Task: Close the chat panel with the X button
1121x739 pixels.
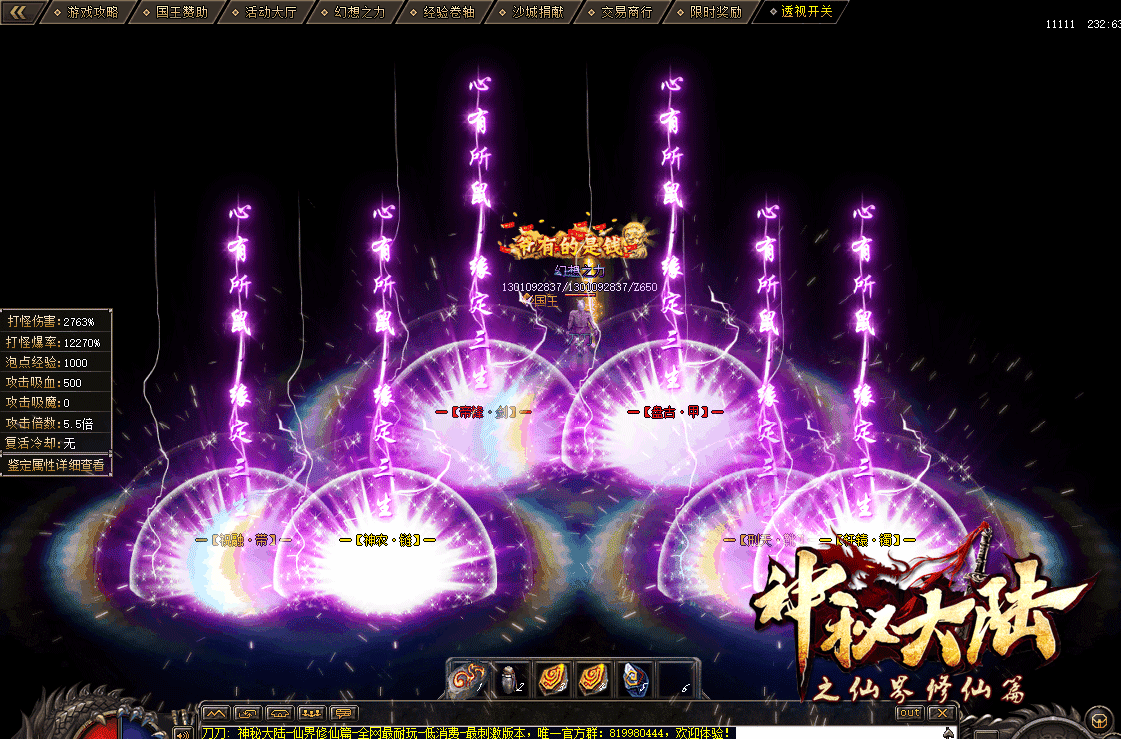Action: pyautogui.click(x=941, y=713)
